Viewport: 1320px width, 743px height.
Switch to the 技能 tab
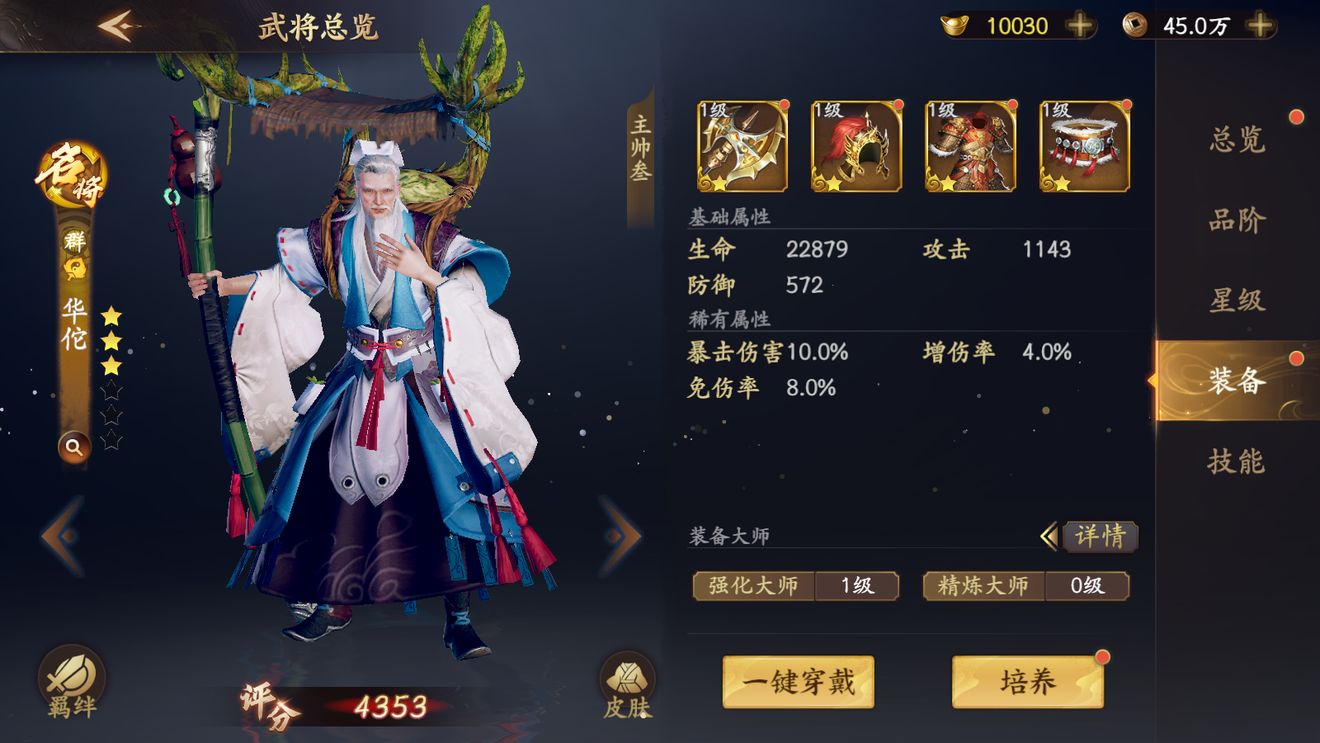click(1237, 462)
